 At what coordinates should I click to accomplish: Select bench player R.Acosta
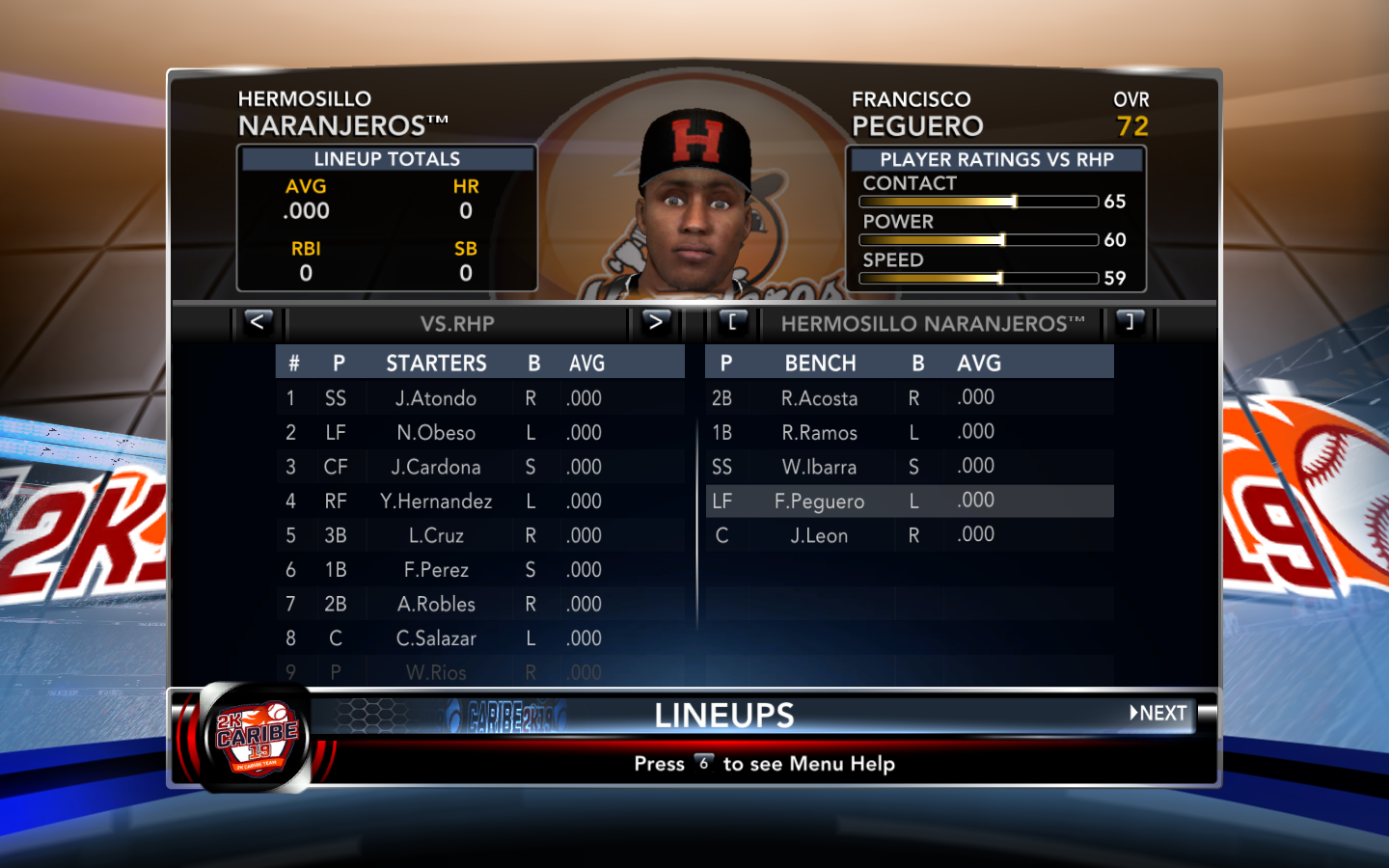[819, 398]
